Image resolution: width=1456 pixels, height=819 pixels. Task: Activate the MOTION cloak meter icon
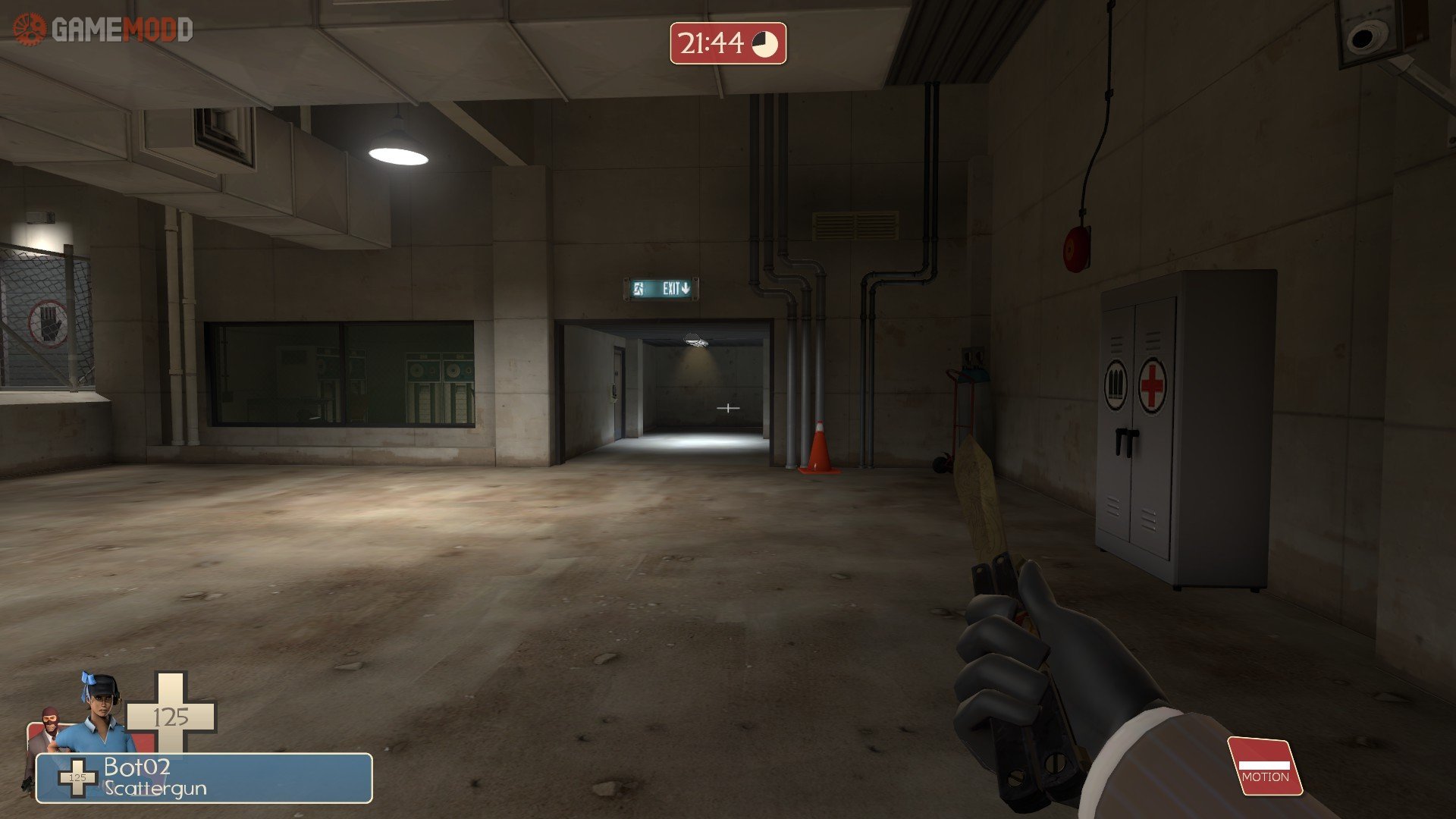(1264, 767)
